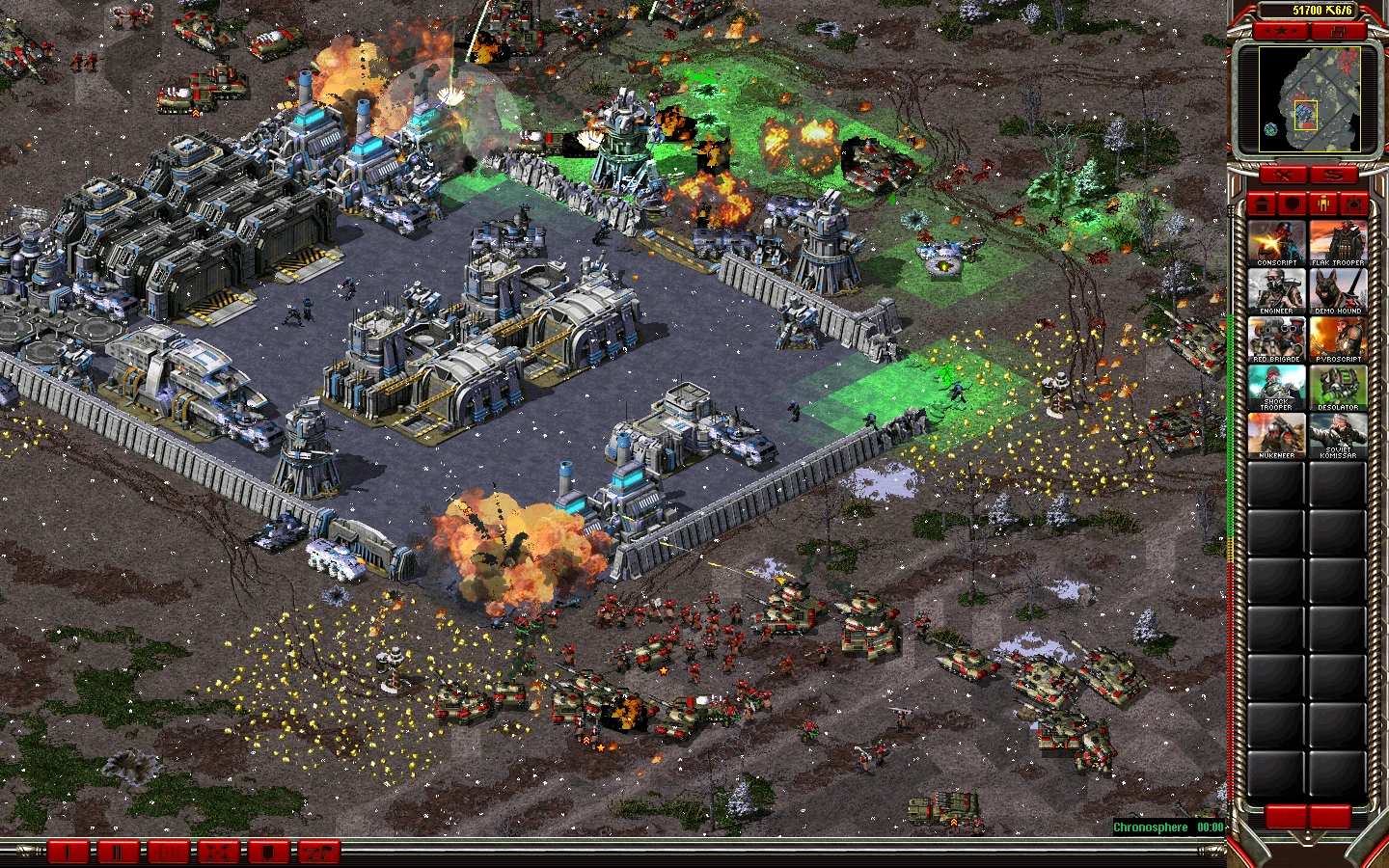This screenshot has width=1389, height=868.
Task: Train a Nukeneer unit
Action: (1276, 436)
